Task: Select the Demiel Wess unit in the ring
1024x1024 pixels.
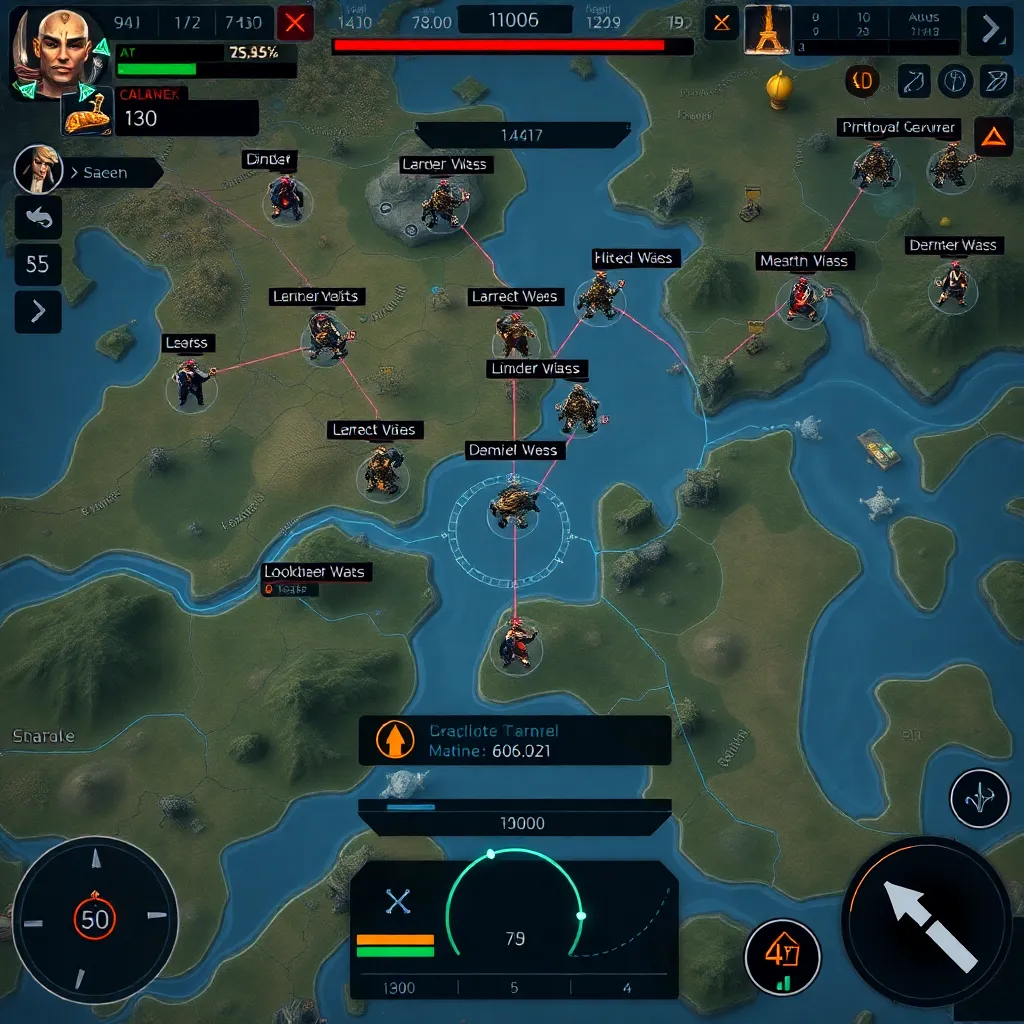Action: [513, 506]
